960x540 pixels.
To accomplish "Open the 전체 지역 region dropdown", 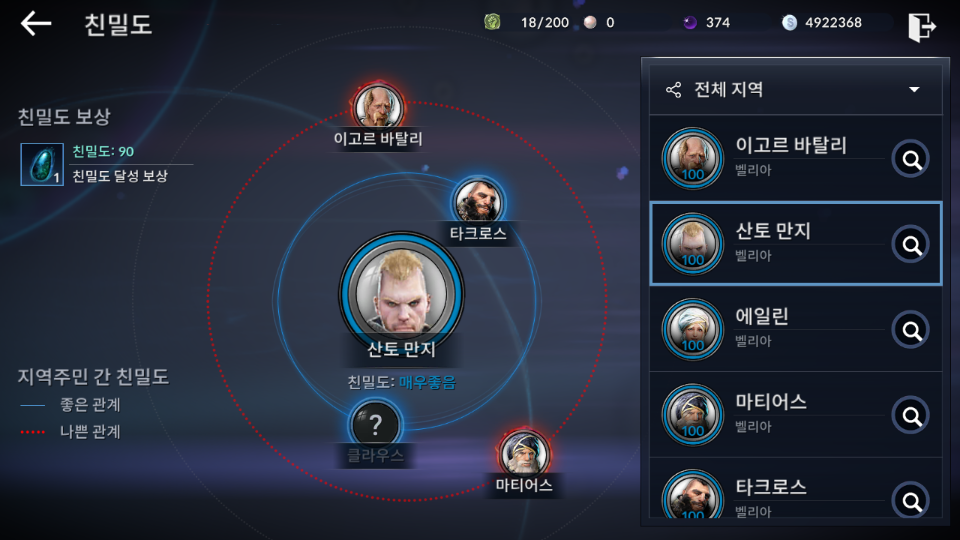I will point(795,90).
